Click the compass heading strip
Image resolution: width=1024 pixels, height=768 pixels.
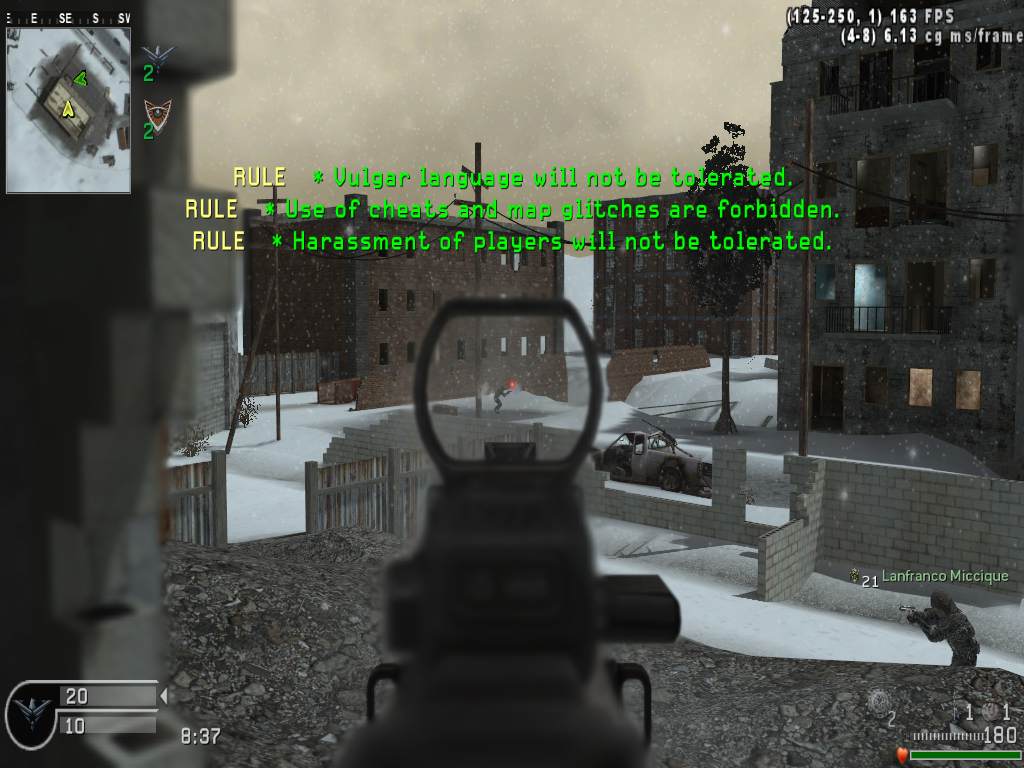(x=68, y=18)
